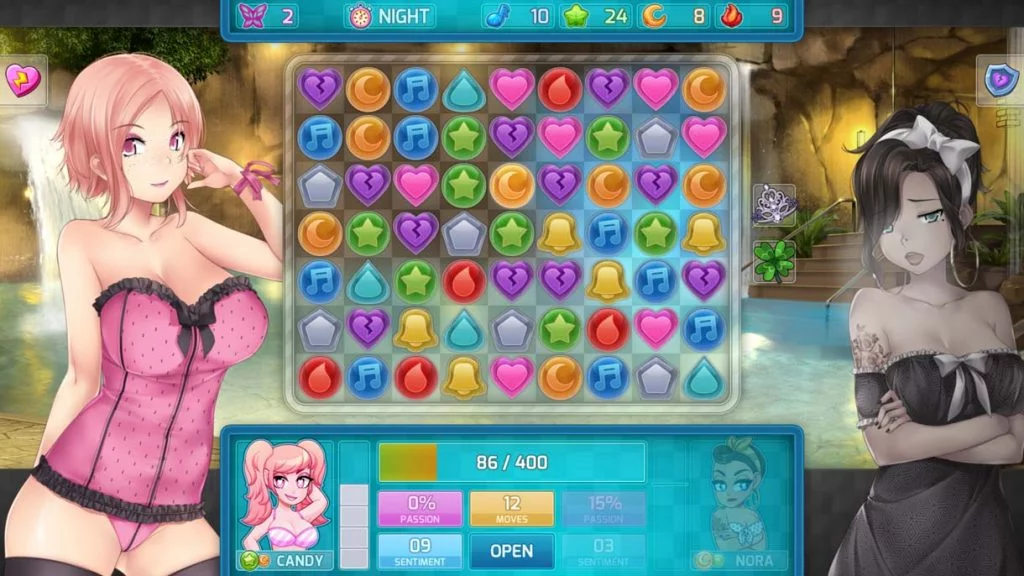Use the four-leaf clover date gift
This screenshot has height=576, width=1024.
point(774,259)
